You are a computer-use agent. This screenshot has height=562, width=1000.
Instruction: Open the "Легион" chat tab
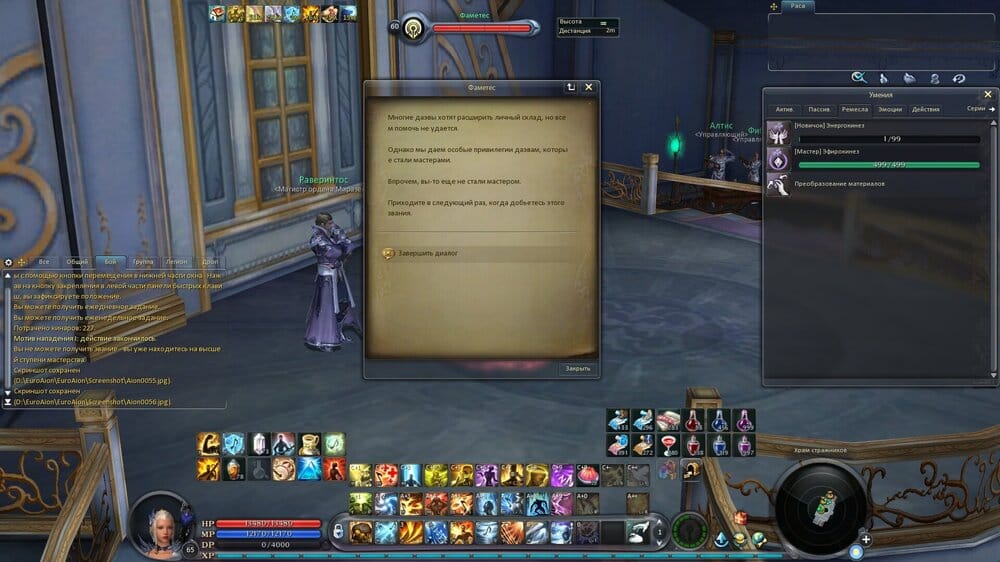coord(176,261)
